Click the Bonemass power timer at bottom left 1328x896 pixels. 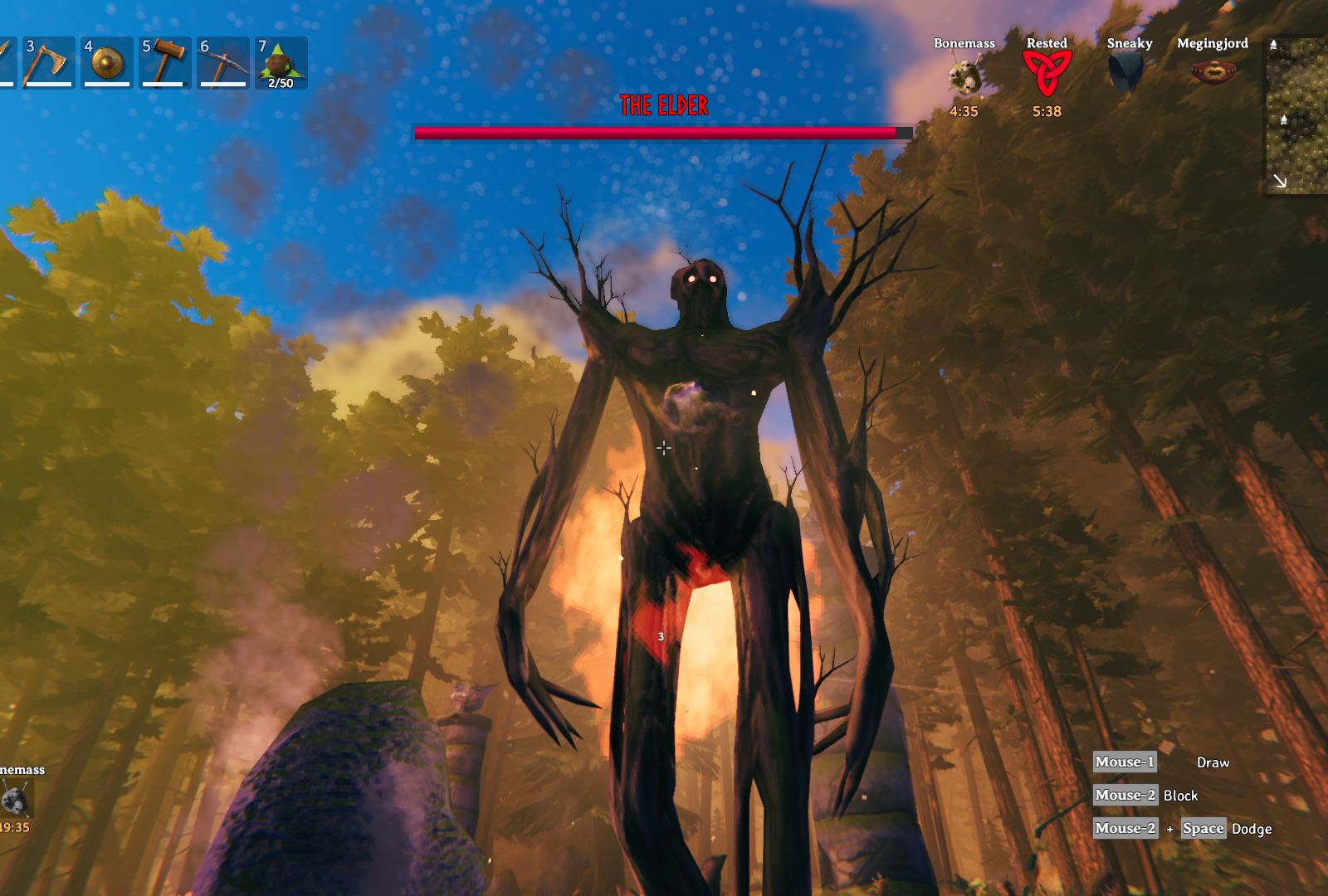(x=16, y=827)
